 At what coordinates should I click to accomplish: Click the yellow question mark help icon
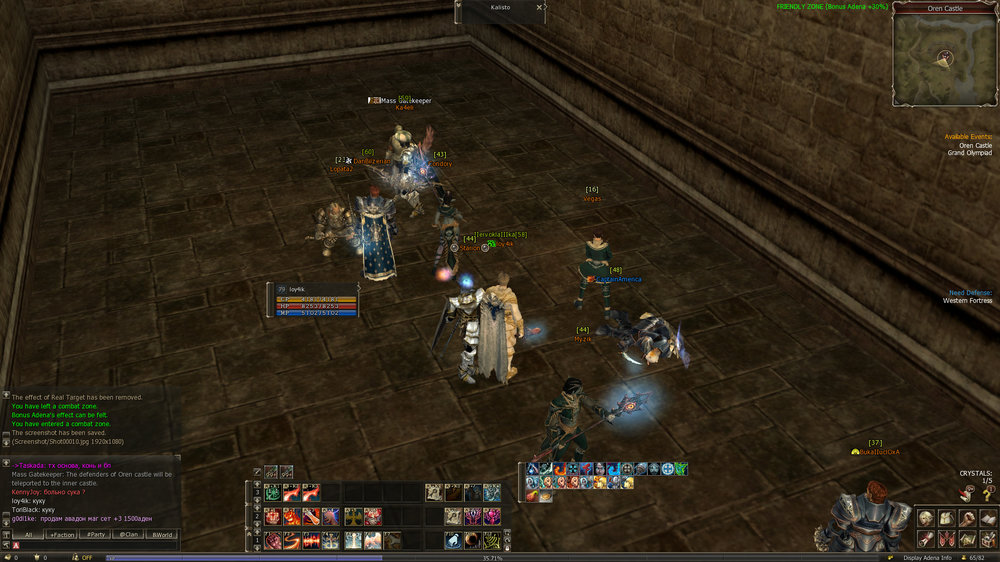[988, 494]
